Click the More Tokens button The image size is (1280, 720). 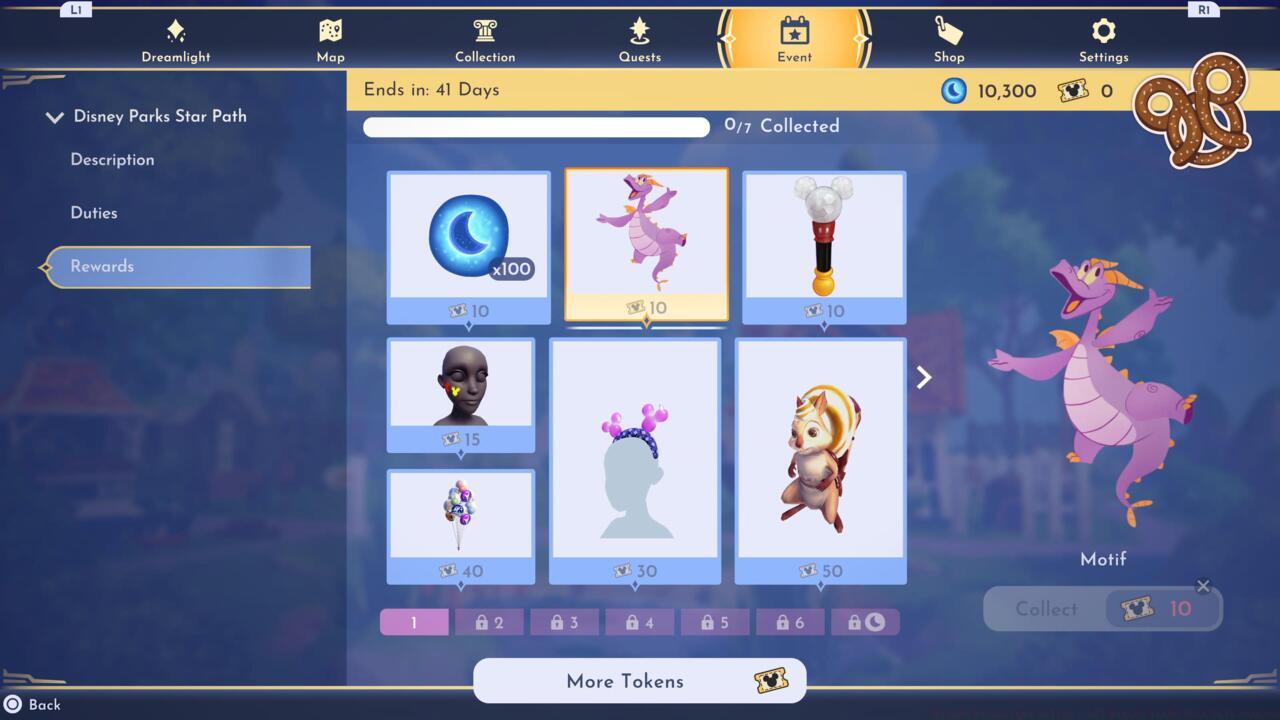click(x=639, y=681)
